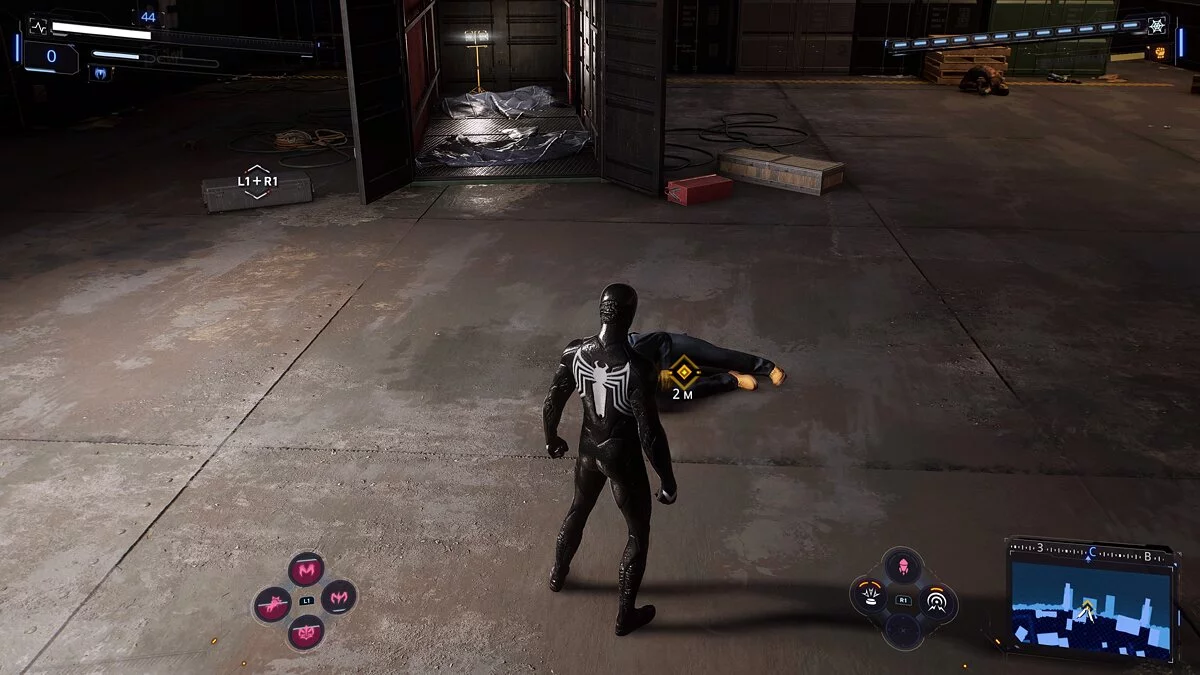Select the small symbiote icon under focus bar

100,72
